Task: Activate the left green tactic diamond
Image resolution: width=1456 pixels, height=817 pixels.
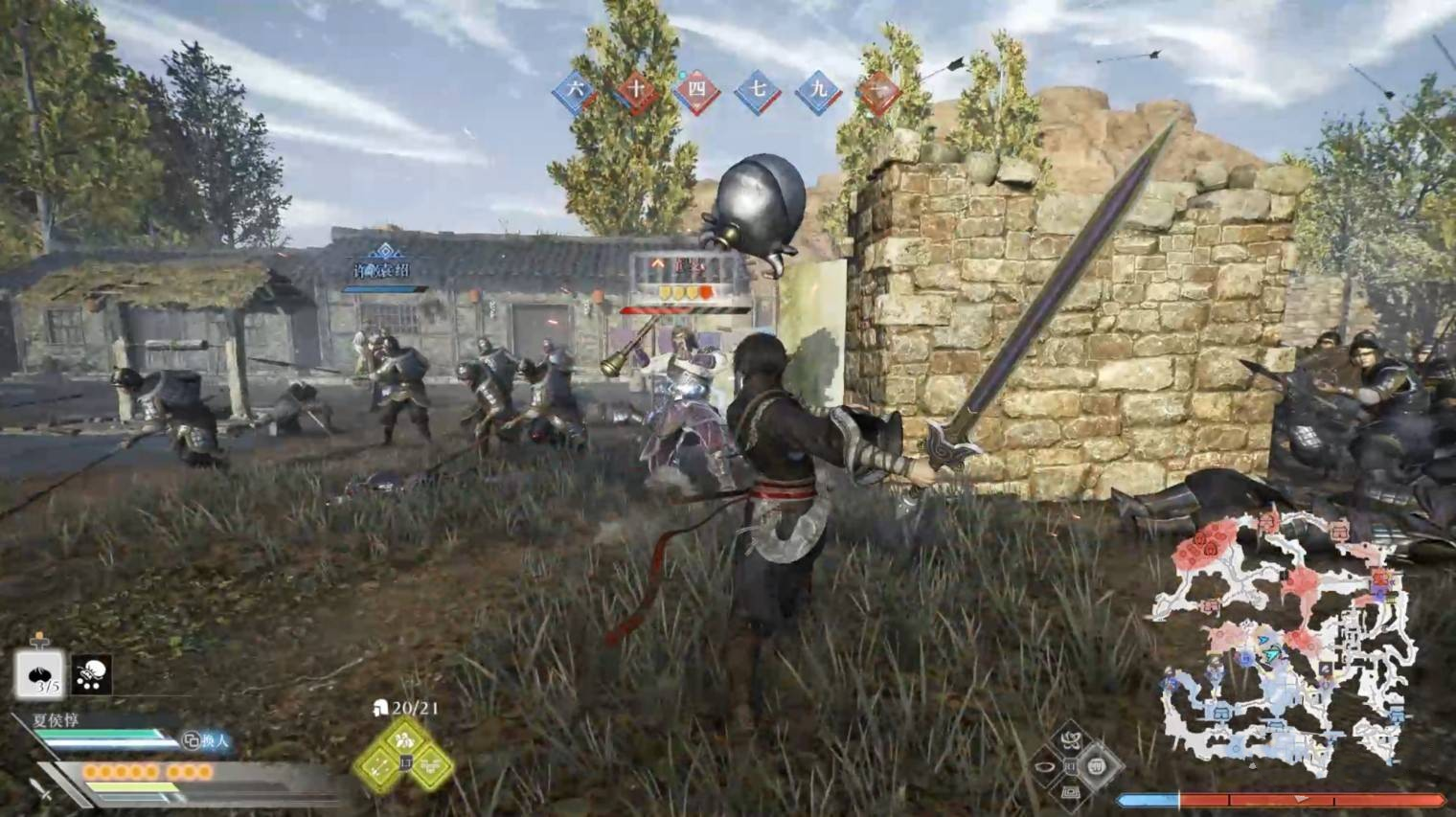Action: 378,765
